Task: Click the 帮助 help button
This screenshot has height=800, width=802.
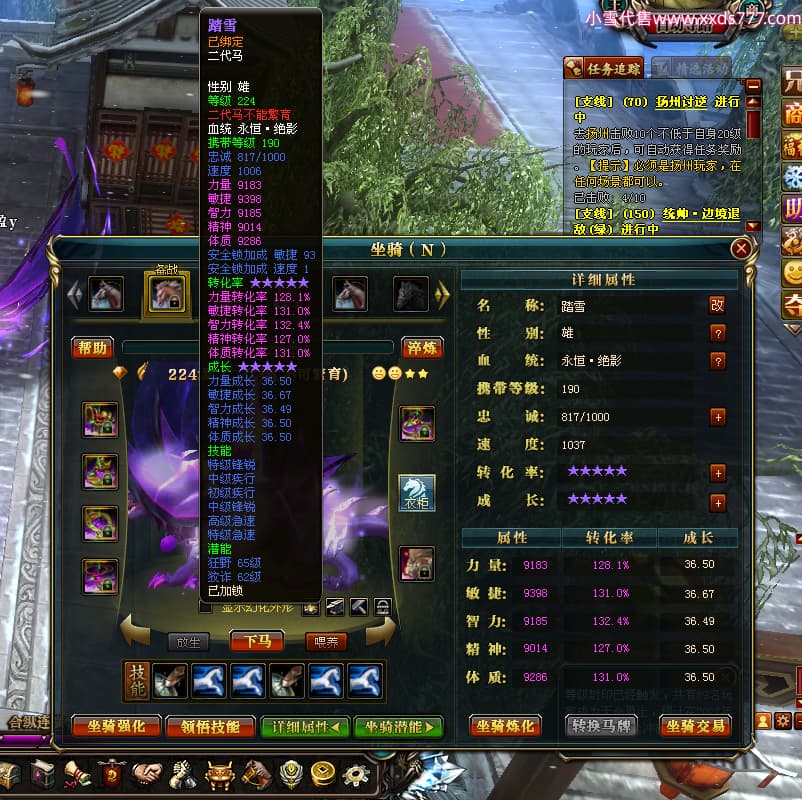Action: click(91, 348)
